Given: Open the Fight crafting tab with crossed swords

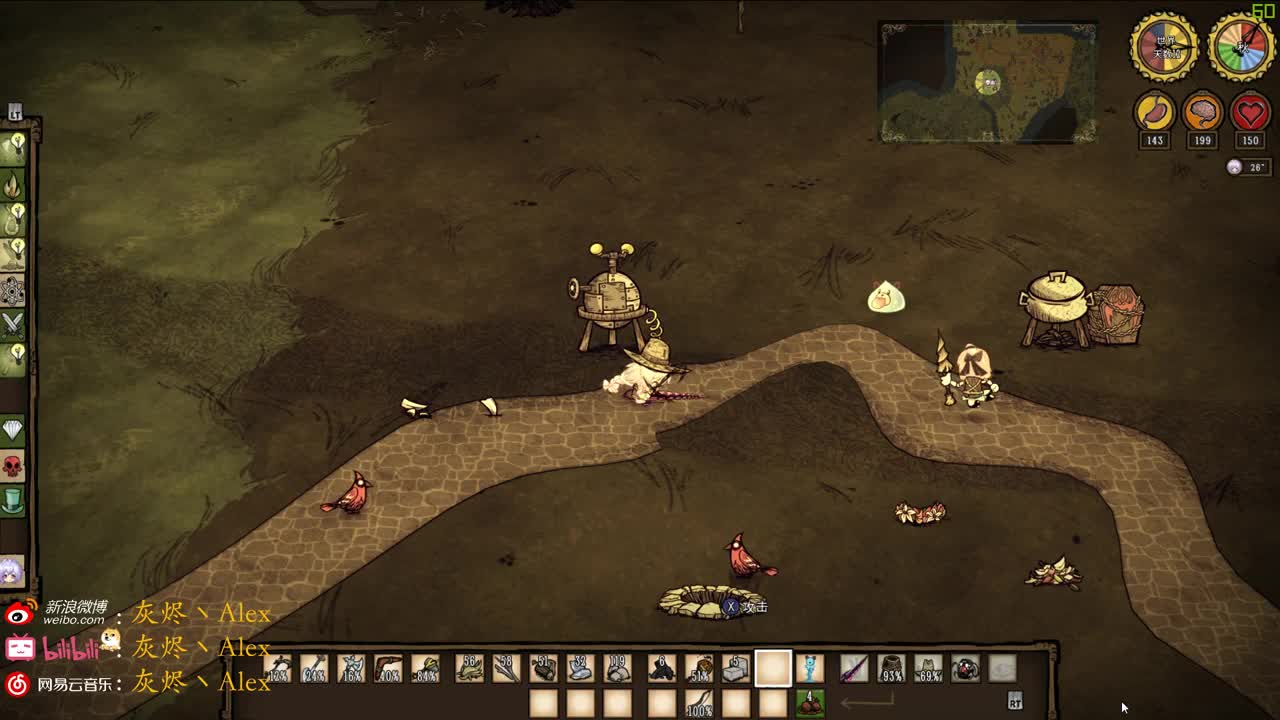Looking at the screenshot, I should pos(14,324).
